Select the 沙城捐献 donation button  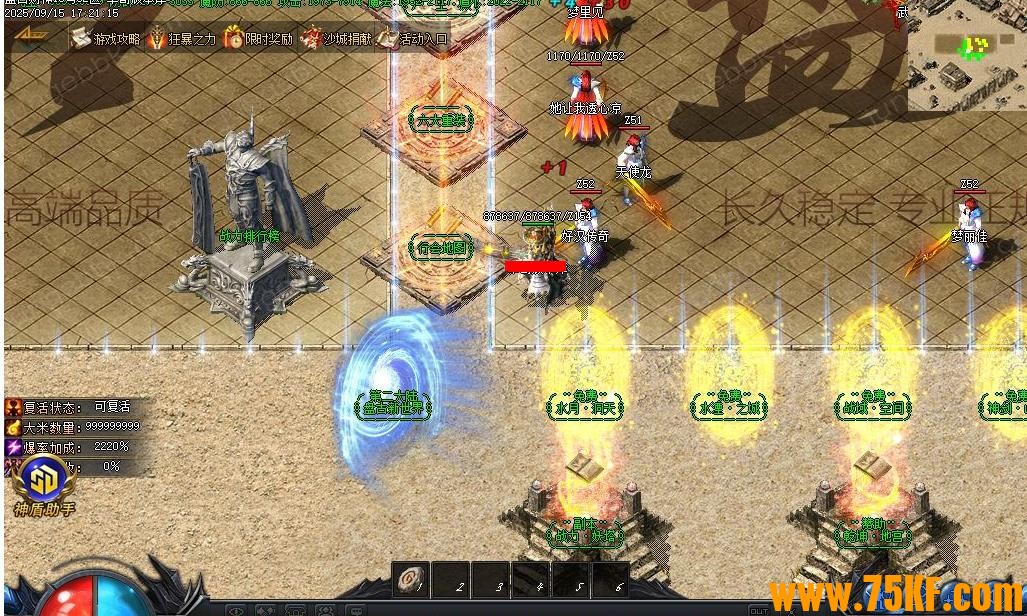point(336,39)
